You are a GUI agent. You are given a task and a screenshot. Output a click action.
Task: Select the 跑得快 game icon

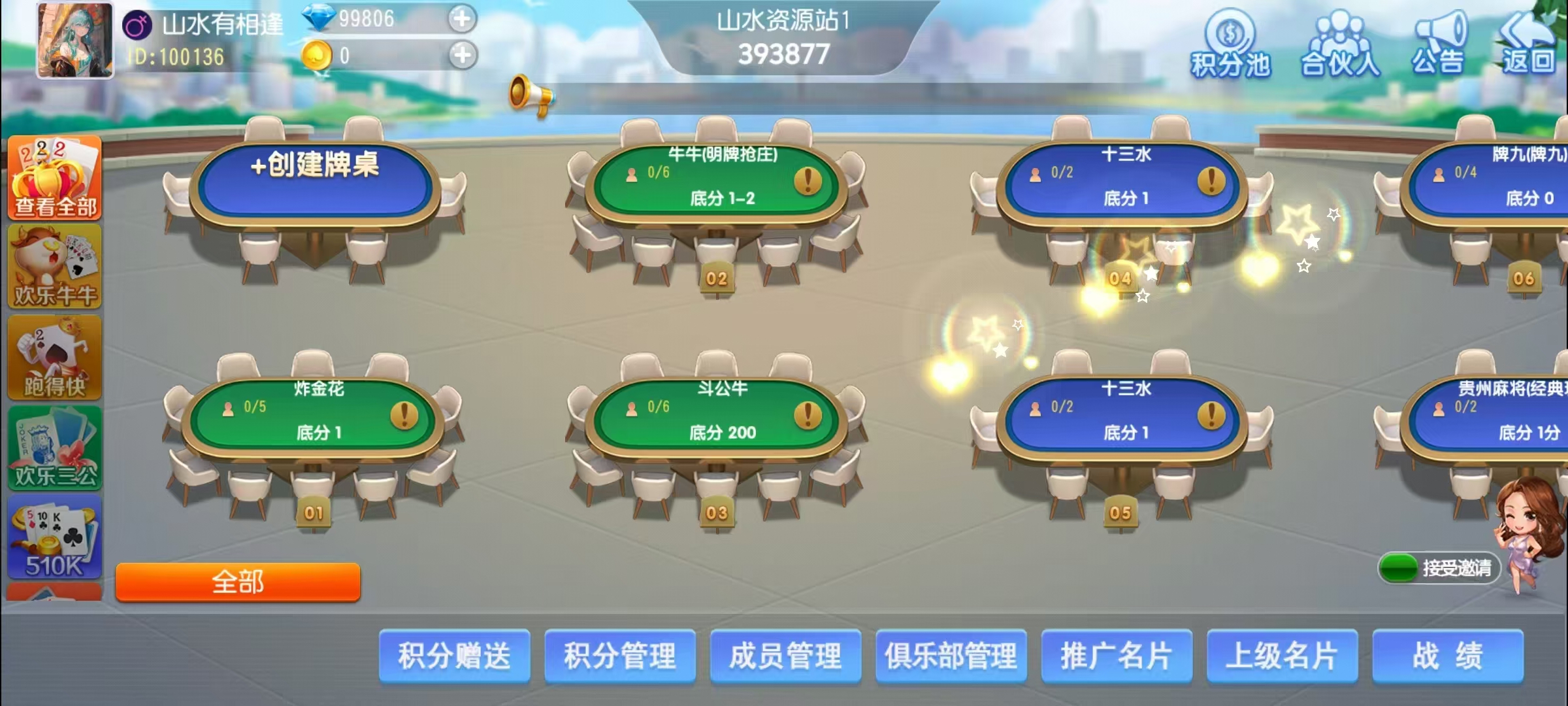point(54,356)
